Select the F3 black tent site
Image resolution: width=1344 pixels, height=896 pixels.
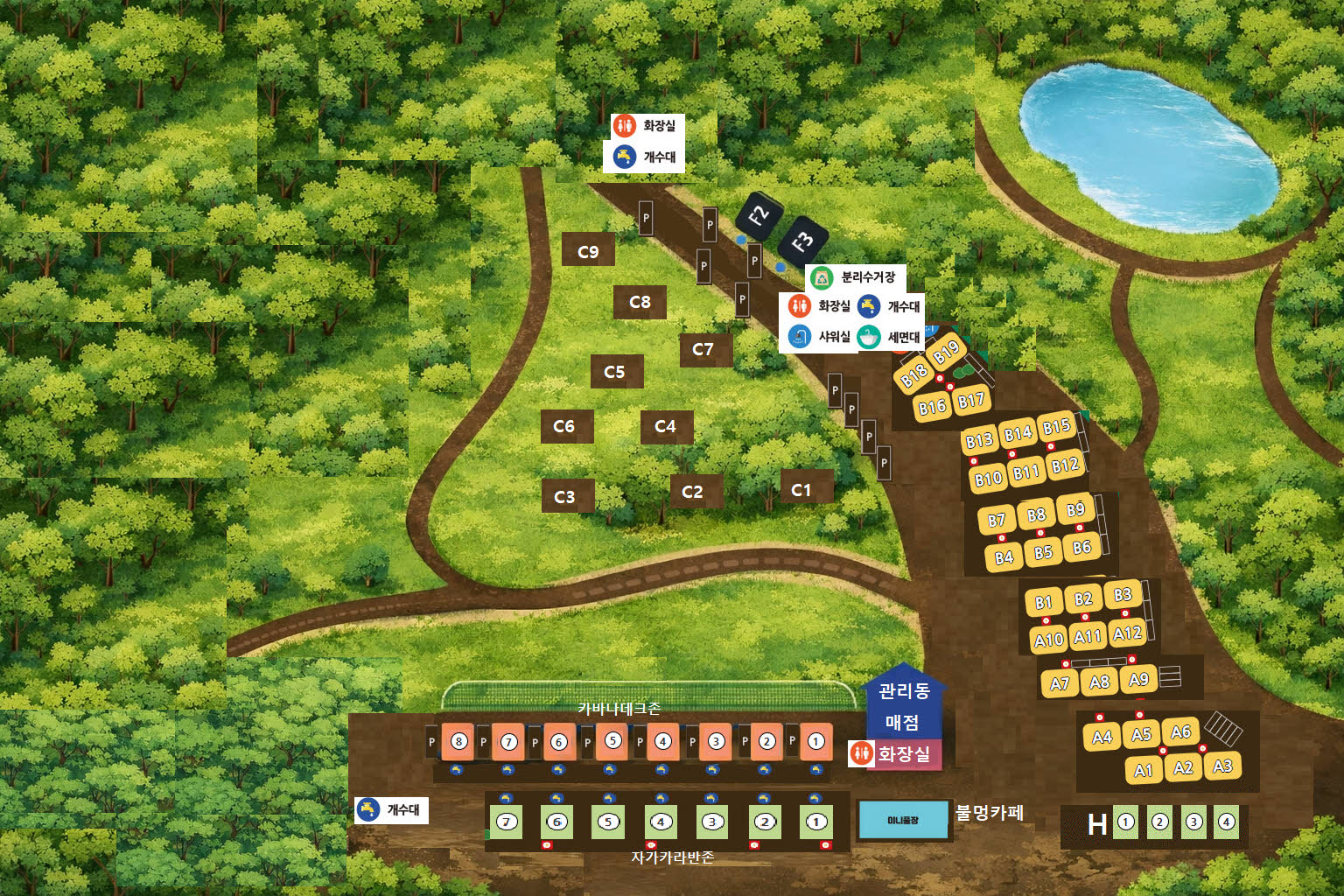(801, 241)
